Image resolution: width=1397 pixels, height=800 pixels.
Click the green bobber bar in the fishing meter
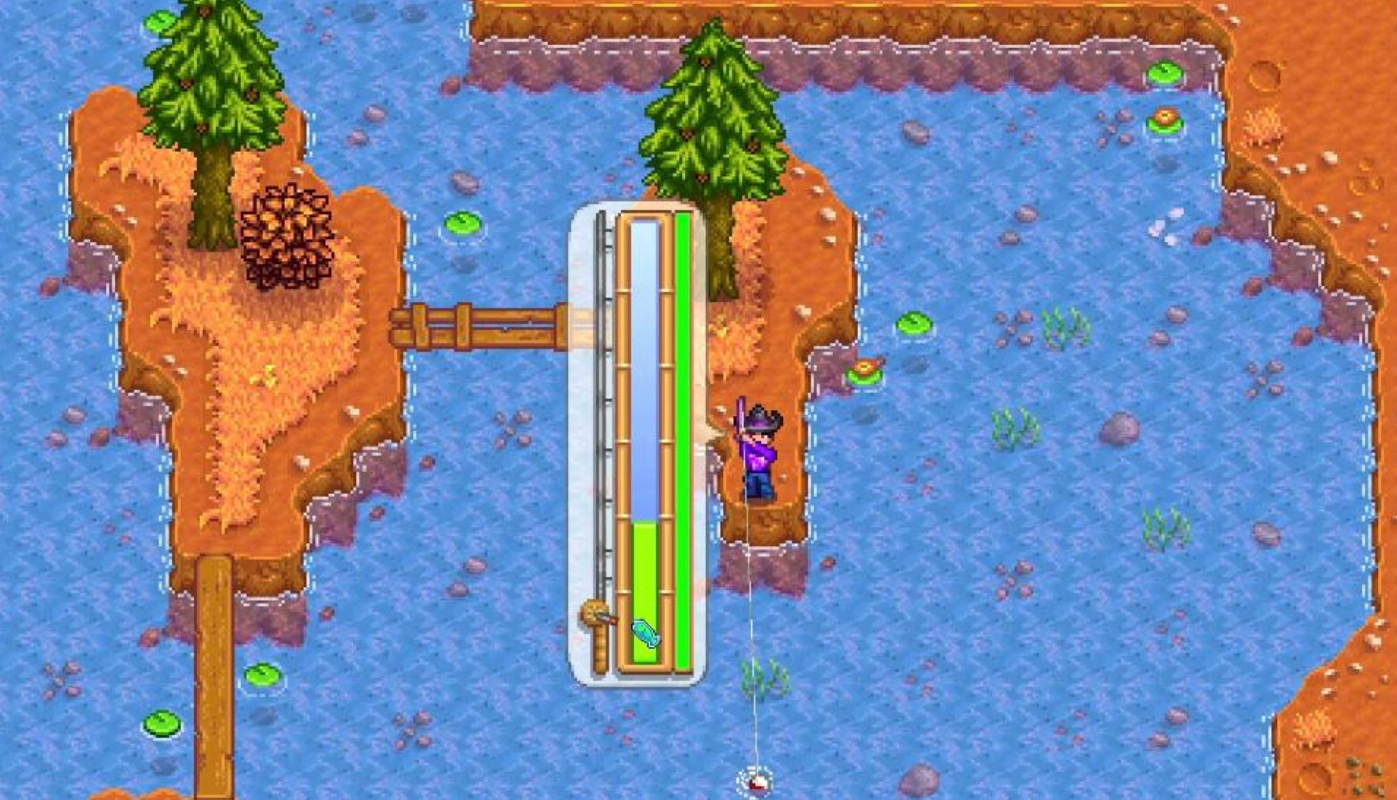point(645,580)
